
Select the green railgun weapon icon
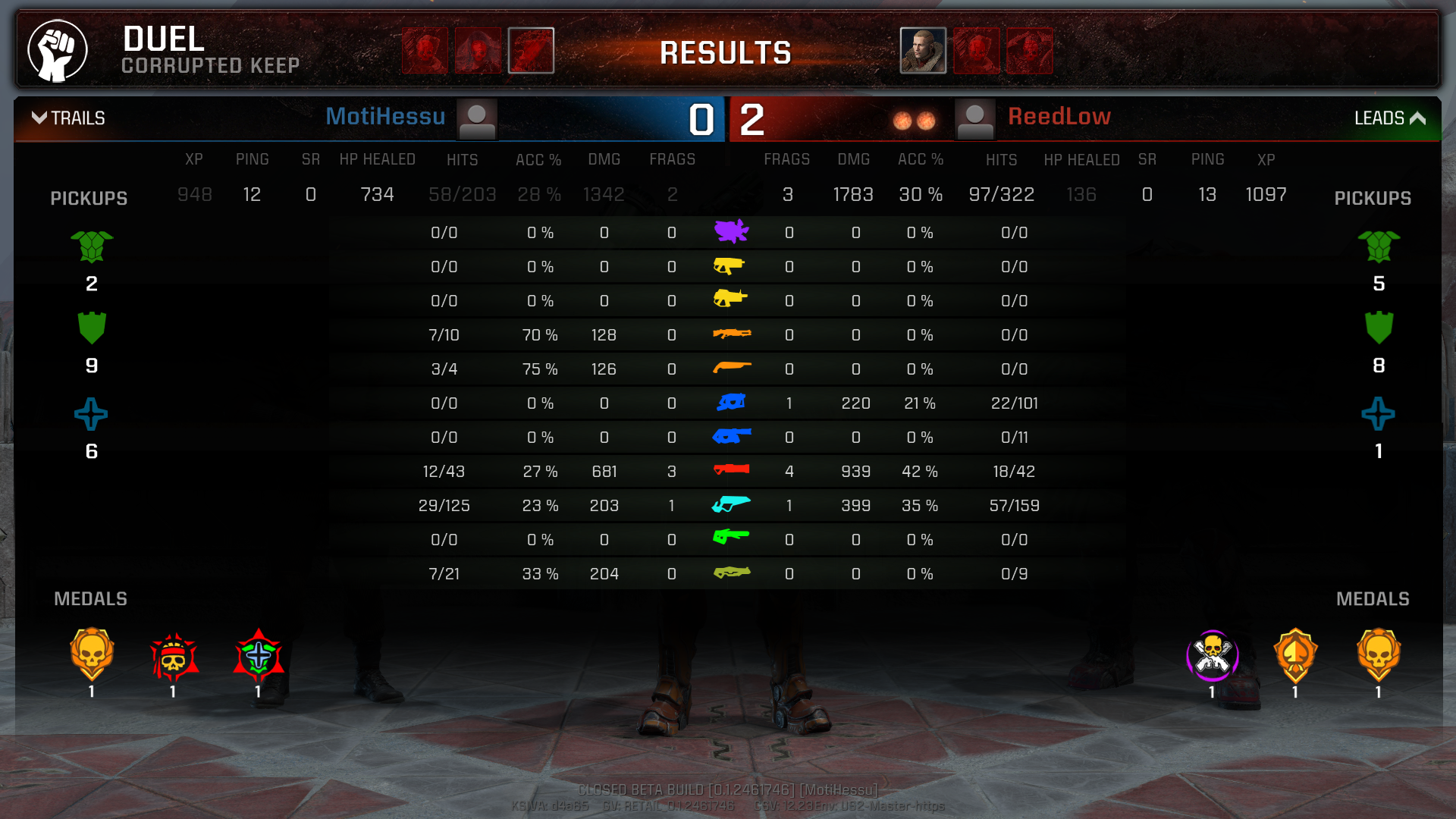(731, 538)
